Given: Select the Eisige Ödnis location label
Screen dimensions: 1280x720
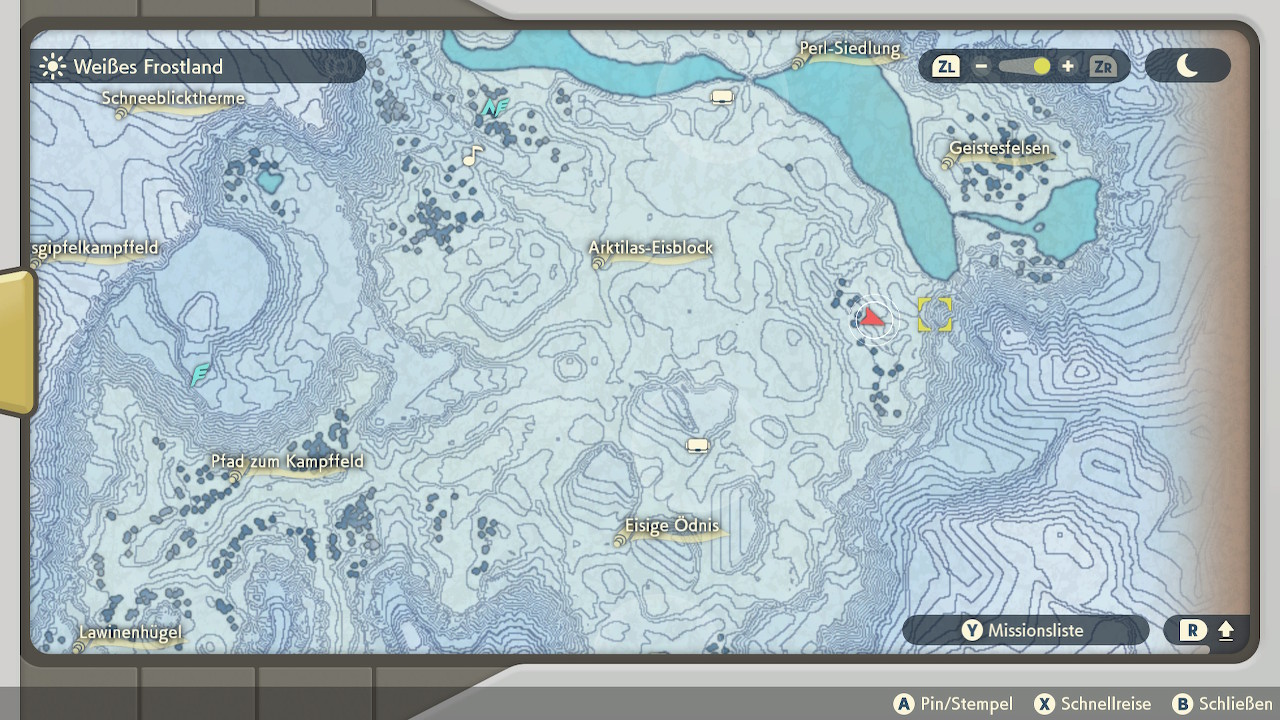Looking at the screenshot, I should [671, 526].
